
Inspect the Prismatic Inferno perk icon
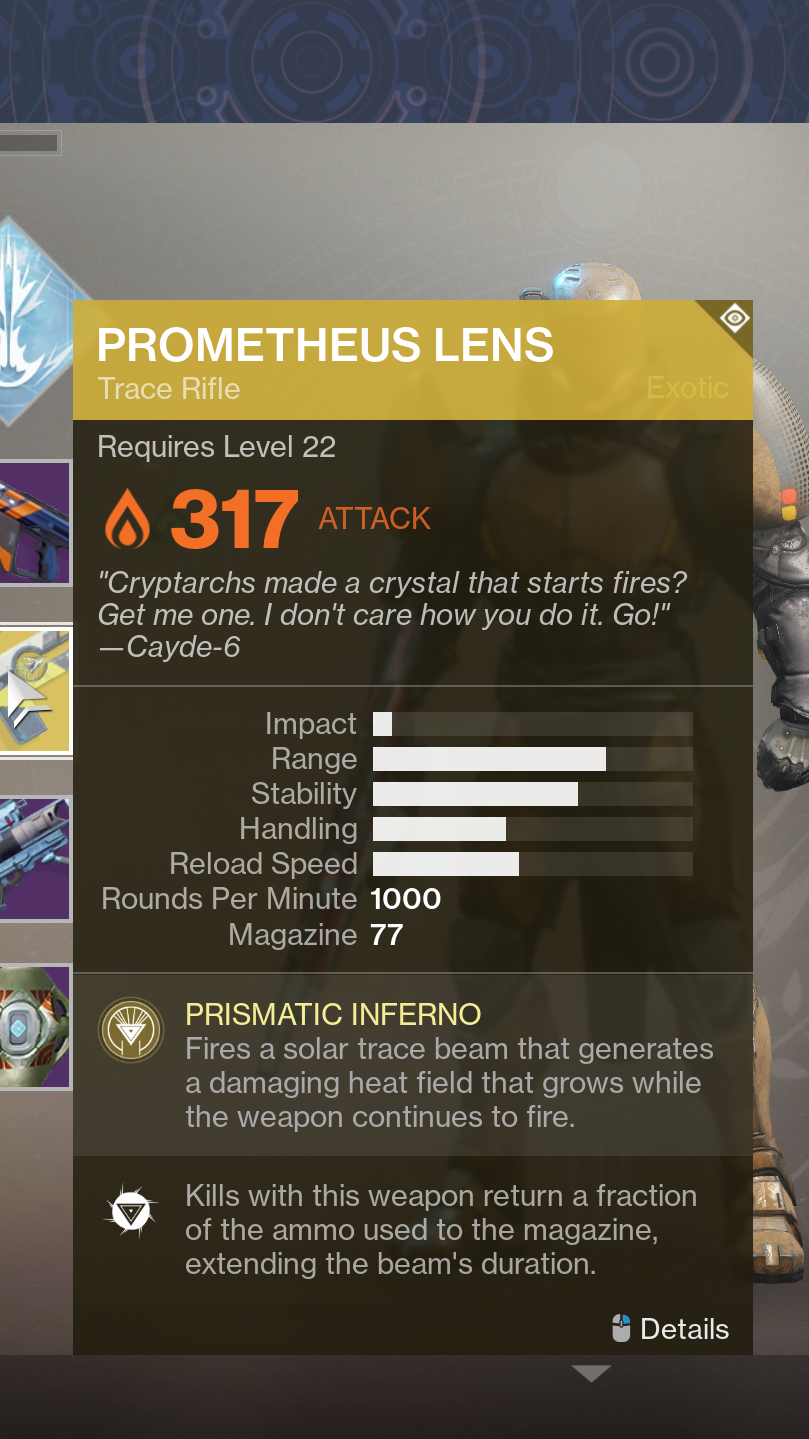pyautogui.click(x=130, y=1030)
